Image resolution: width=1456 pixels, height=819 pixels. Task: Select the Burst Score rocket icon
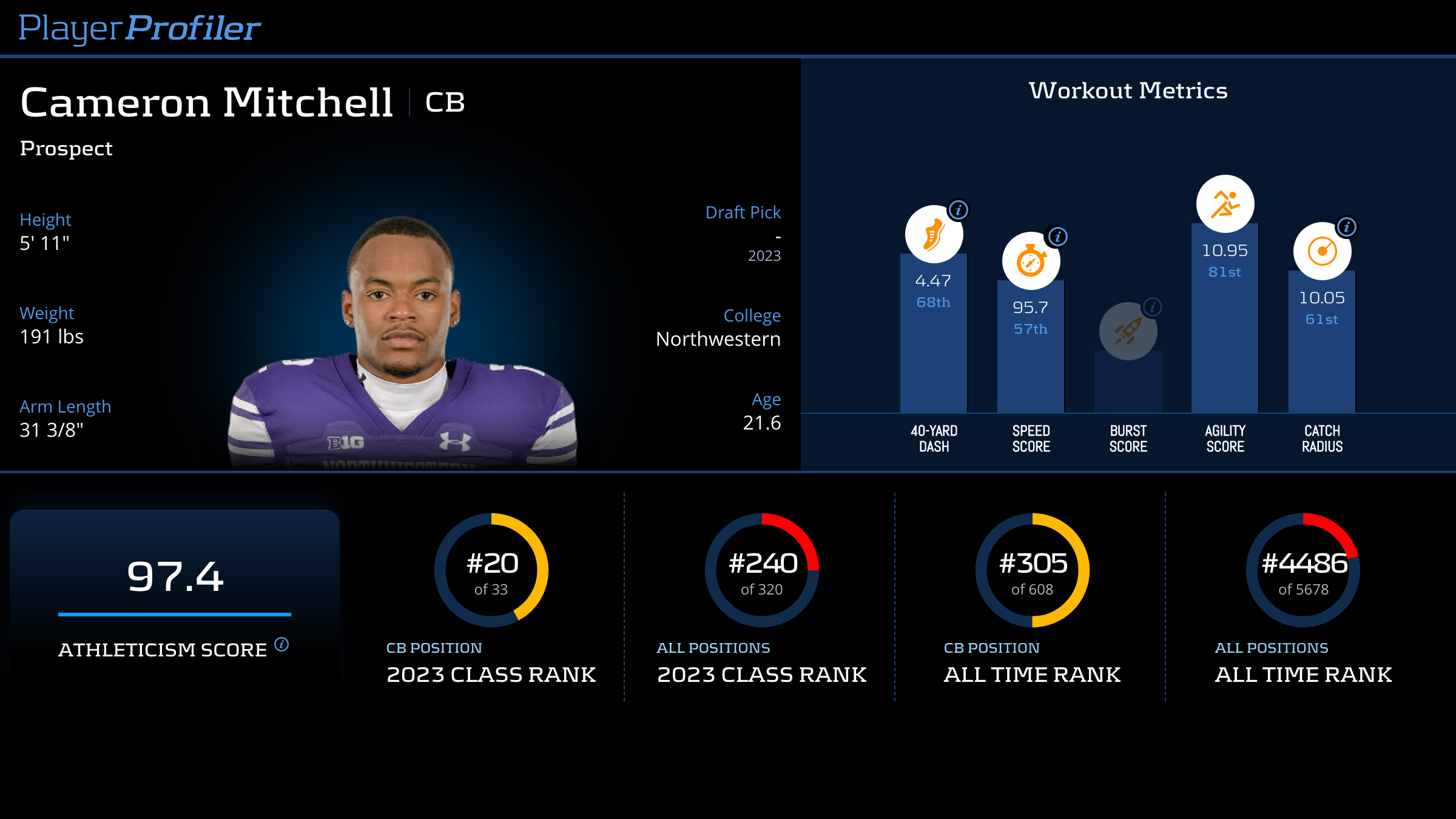point(1128,332)
